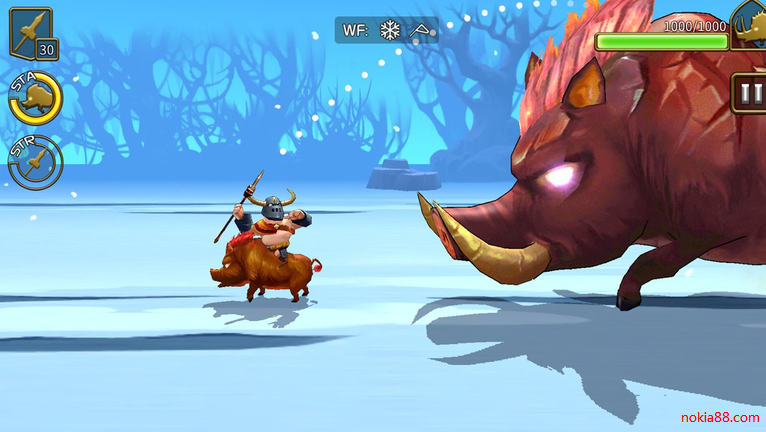Screen dimensions: 766x432
Task: Pause the game with the pause button
Action: coord(749,93)
